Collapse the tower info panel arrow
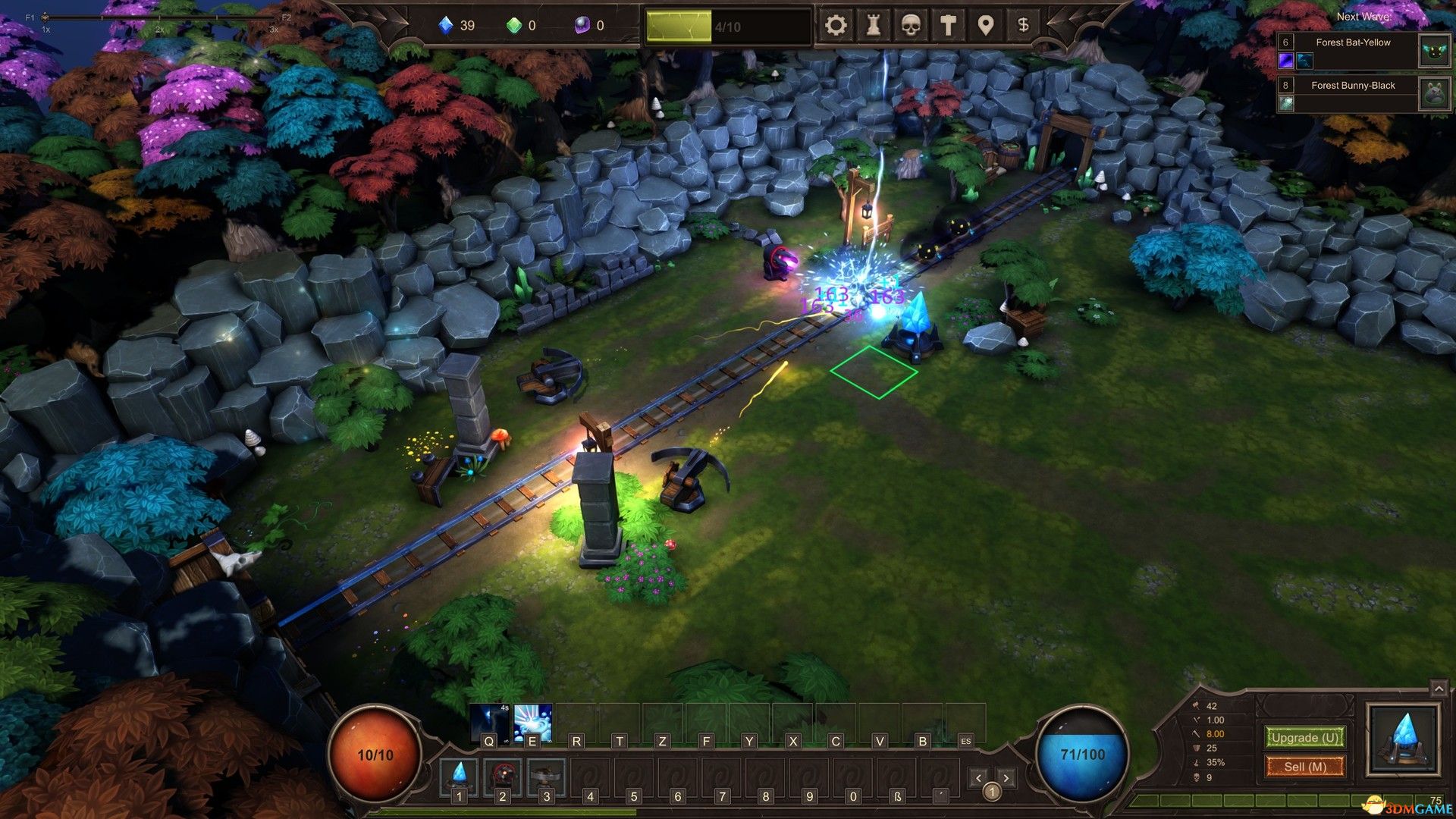The image size is (1456, 819). click(1439, 689)
